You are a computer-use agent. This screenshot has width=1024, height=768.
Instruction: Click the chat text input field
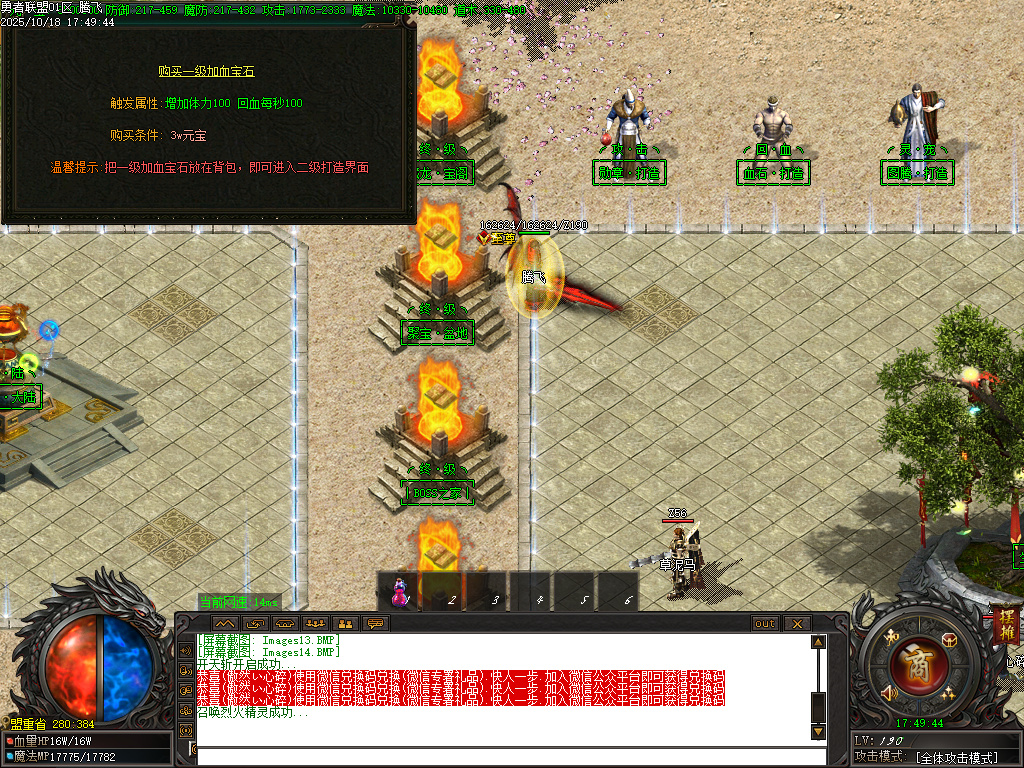tap(500, 756)
